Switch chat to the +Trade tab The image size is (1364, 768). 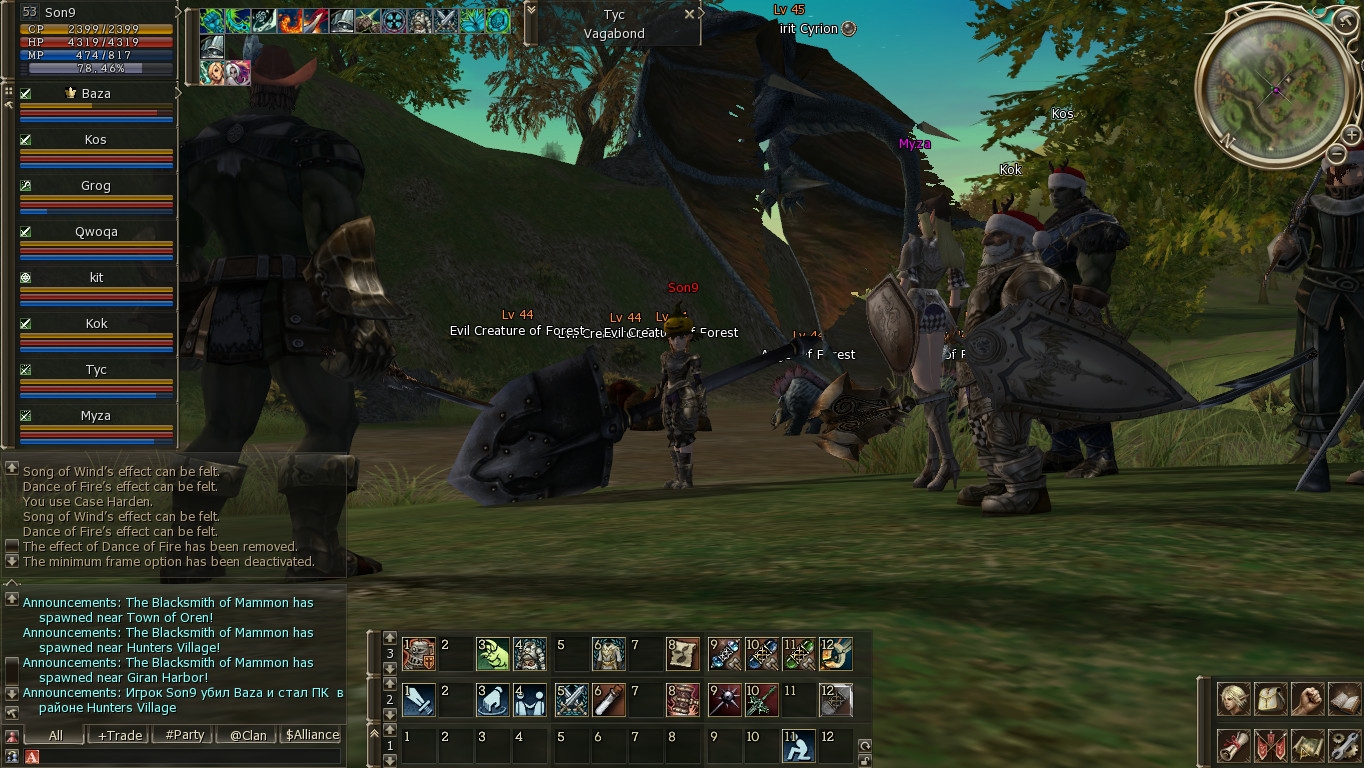pyautogui.click(x=120, y=735)
